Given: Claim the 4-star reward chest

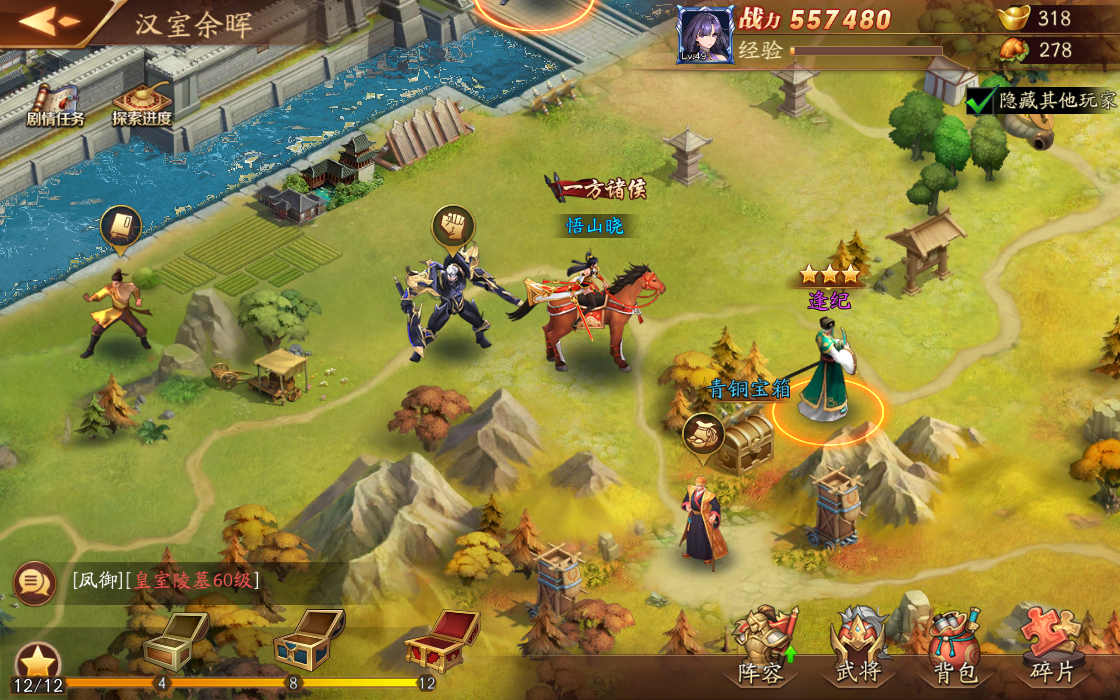Looking at the screenshot, I should pyautogui.click(x=174, y=641).
